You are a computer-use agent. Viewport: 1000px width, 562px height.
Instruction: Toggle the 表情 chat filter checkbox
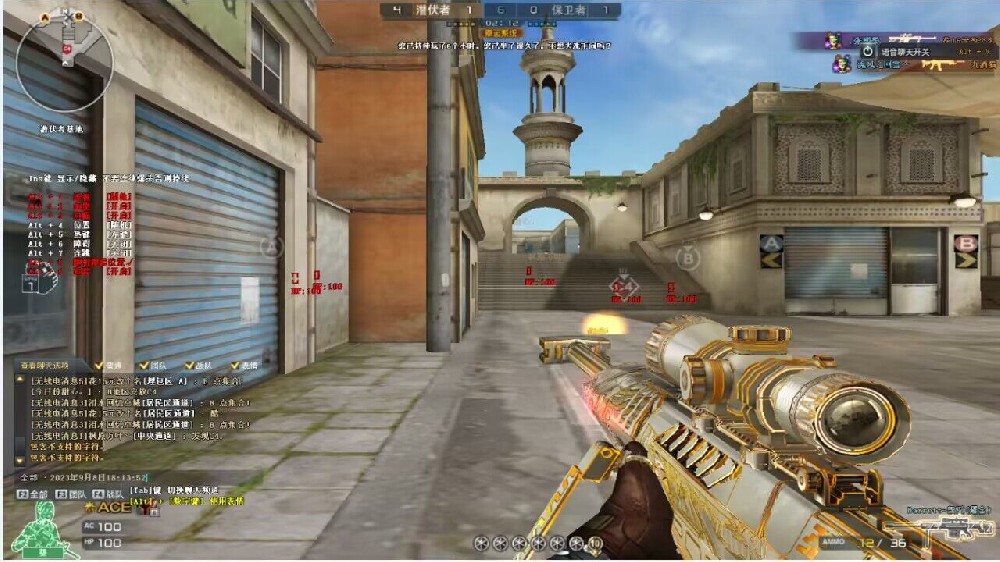234,366
